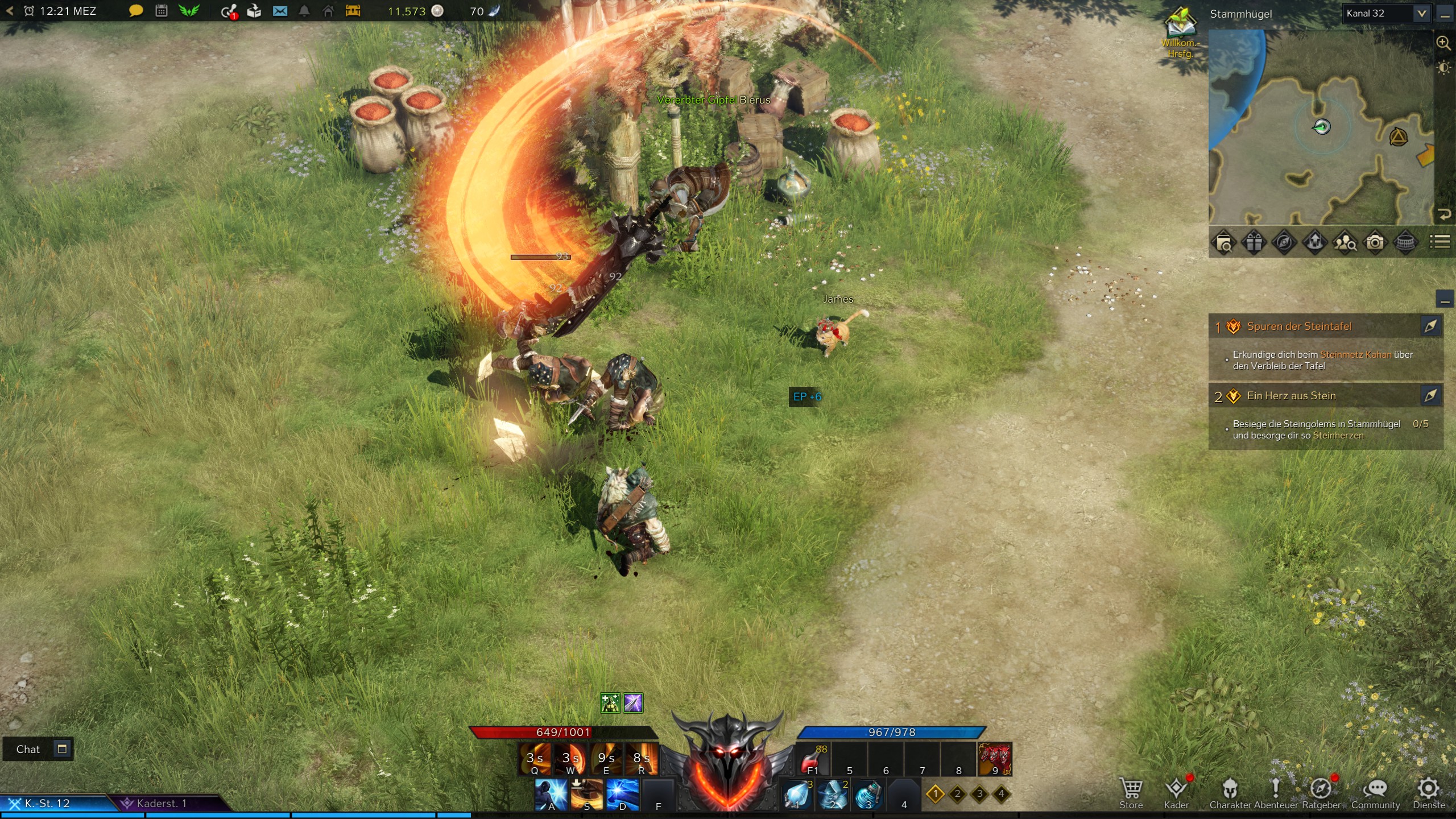Viewport: 1456px width, 819px height.
Task: Open the mail envelope icon
Action: tap(280, 11)
